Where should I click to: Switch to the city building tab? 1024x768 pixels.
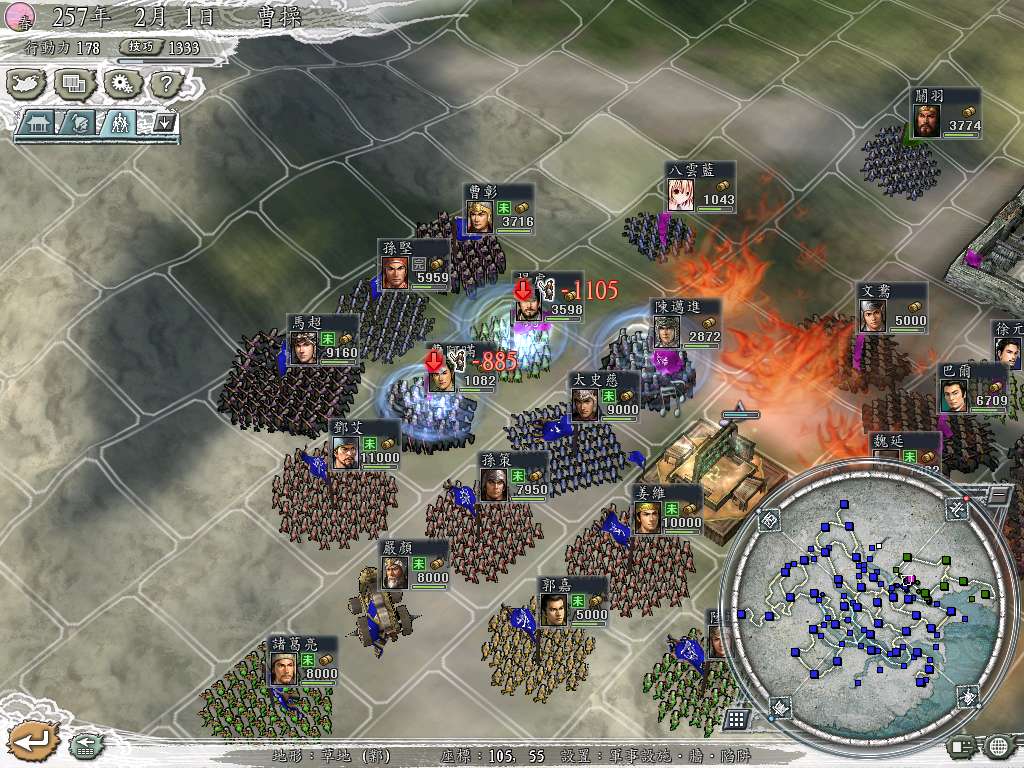click(38, 123)
